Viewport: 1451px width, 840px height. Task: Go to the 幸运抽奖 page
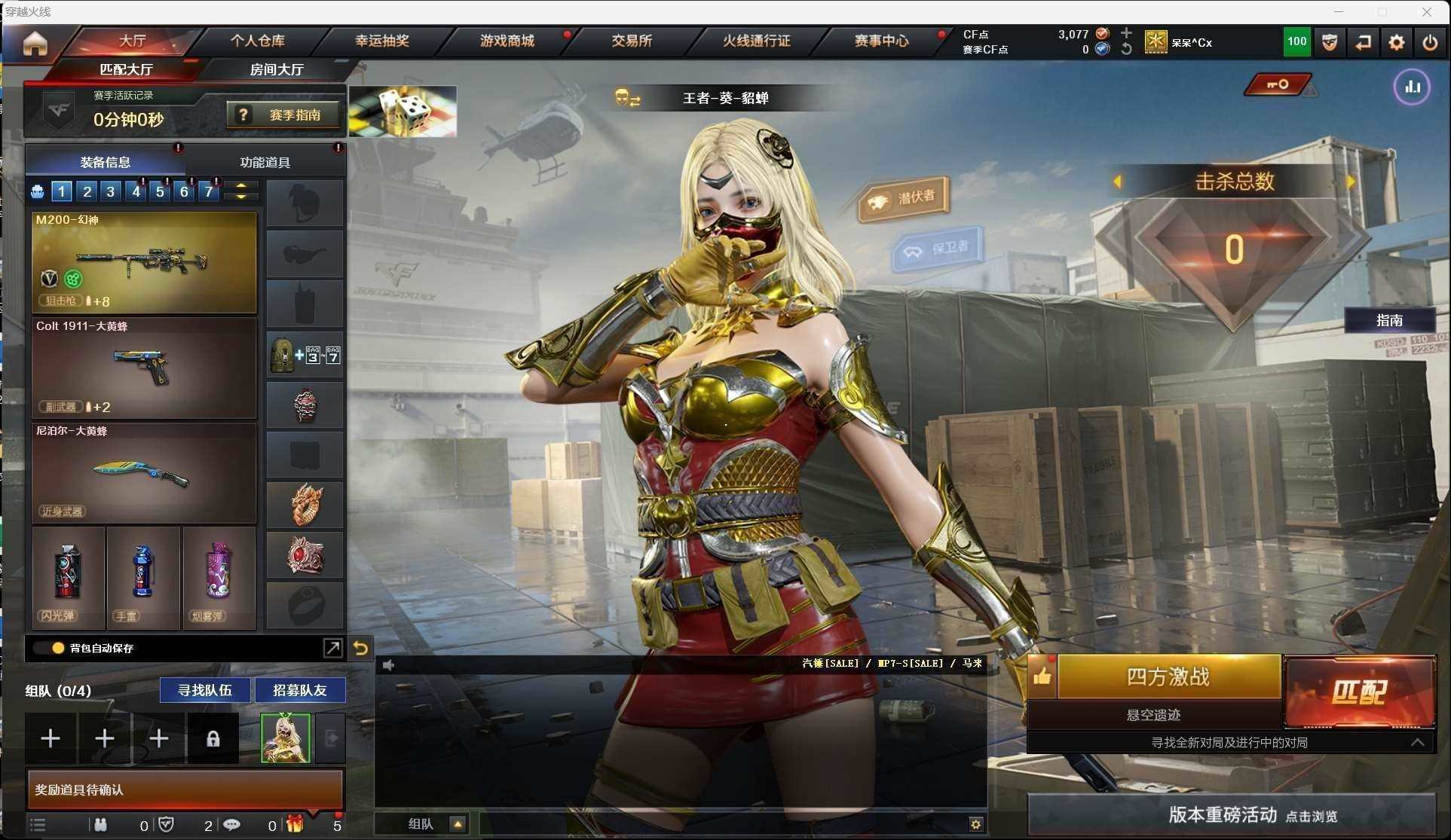[382, 41]
